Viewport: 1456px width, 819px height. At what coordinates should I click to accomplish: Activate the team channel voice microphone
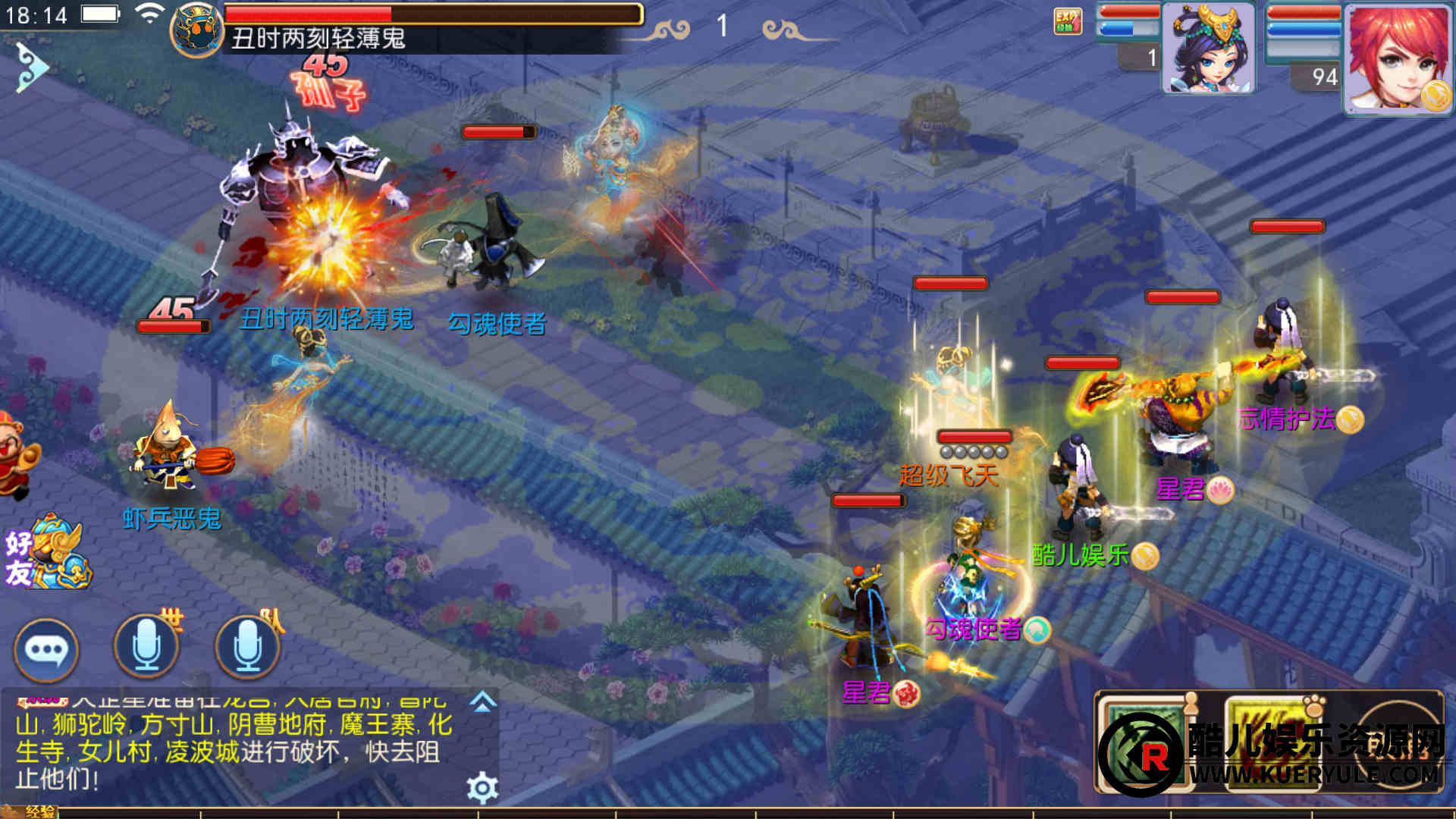coord(247,647)
